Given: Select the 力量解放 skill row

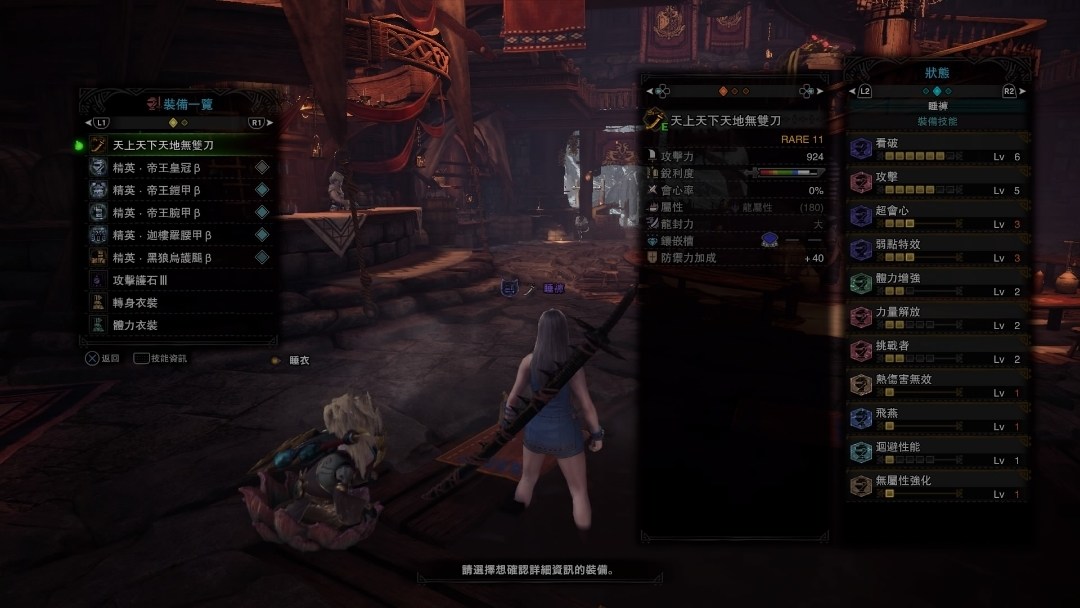Looking at the screenshot, I should (936, 318).
